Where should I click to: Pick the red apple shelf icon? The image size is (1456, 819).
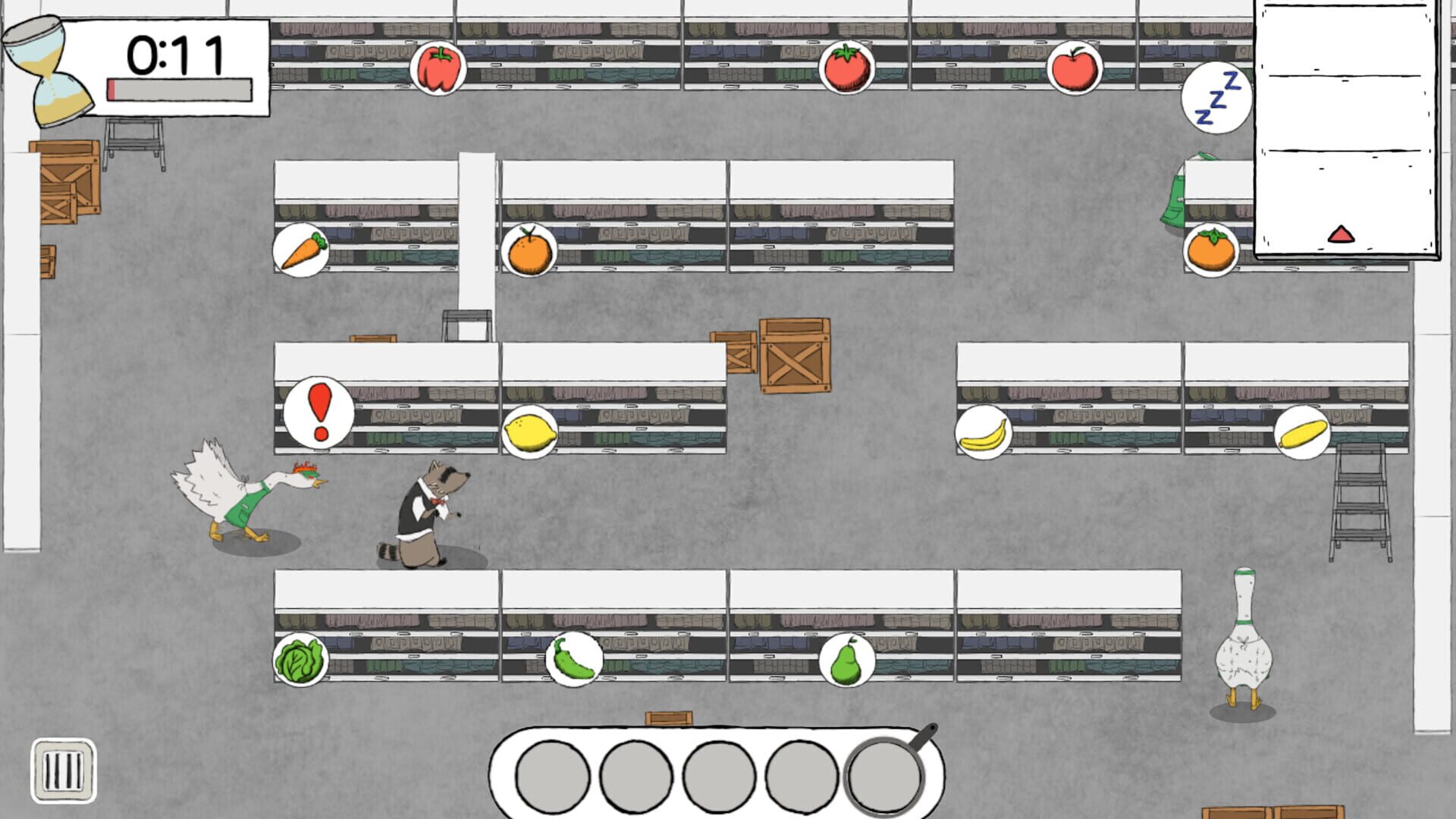coord(1074,67)
